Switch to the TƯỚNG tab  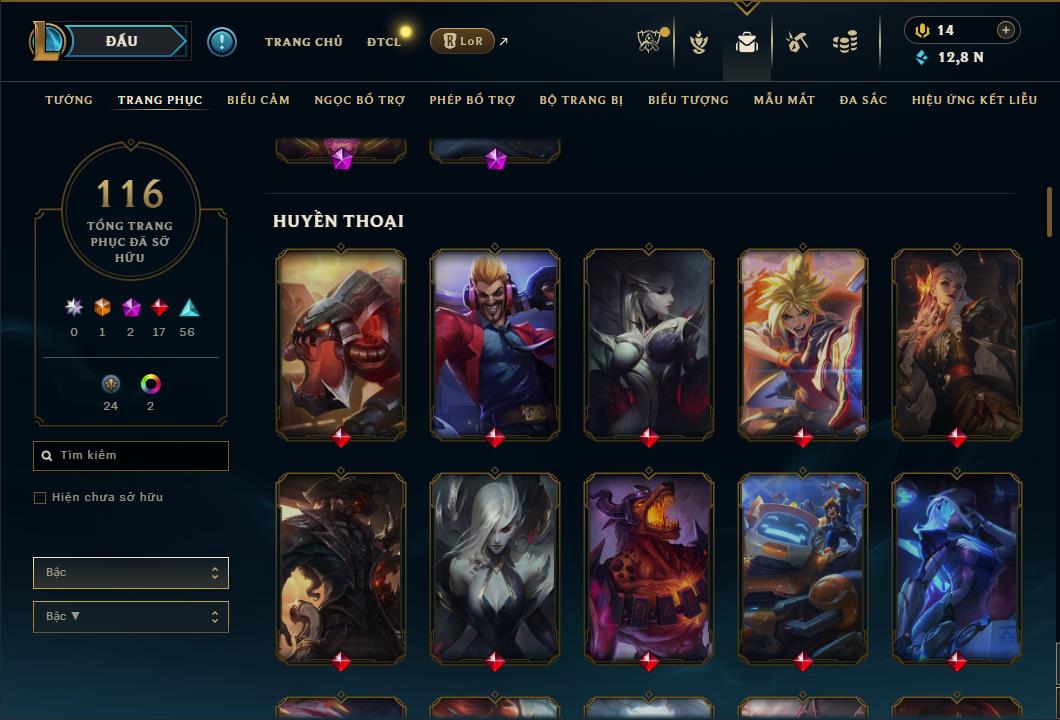[x=69, y=100]
